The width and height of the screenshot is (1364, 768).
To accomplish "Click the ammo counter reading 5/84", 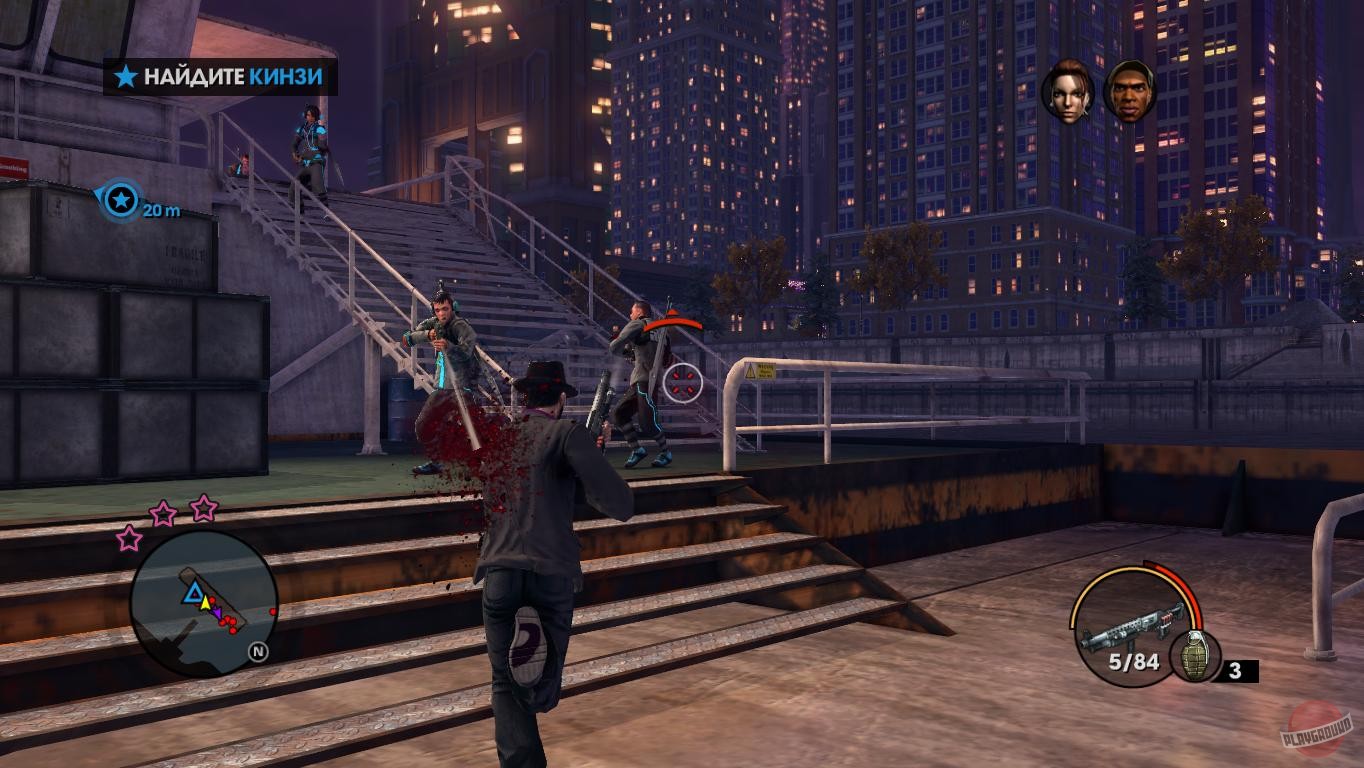I will pyautogui.click(x=1133, y=661).
